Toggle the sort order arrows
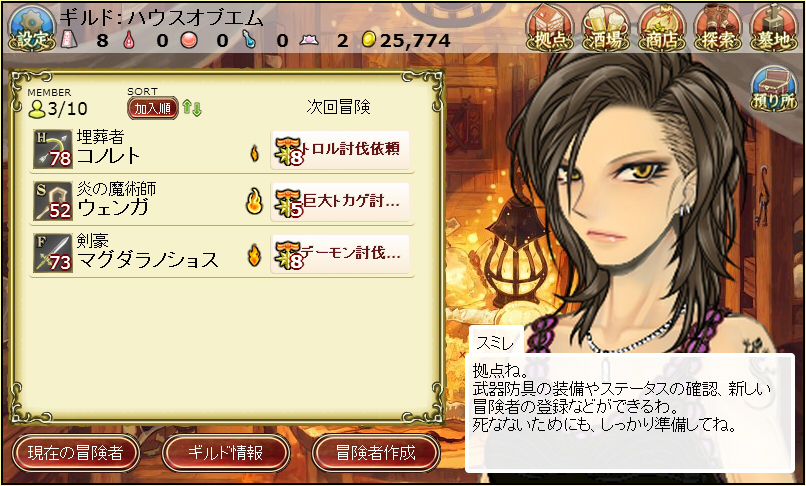 (x=192, y=108)
